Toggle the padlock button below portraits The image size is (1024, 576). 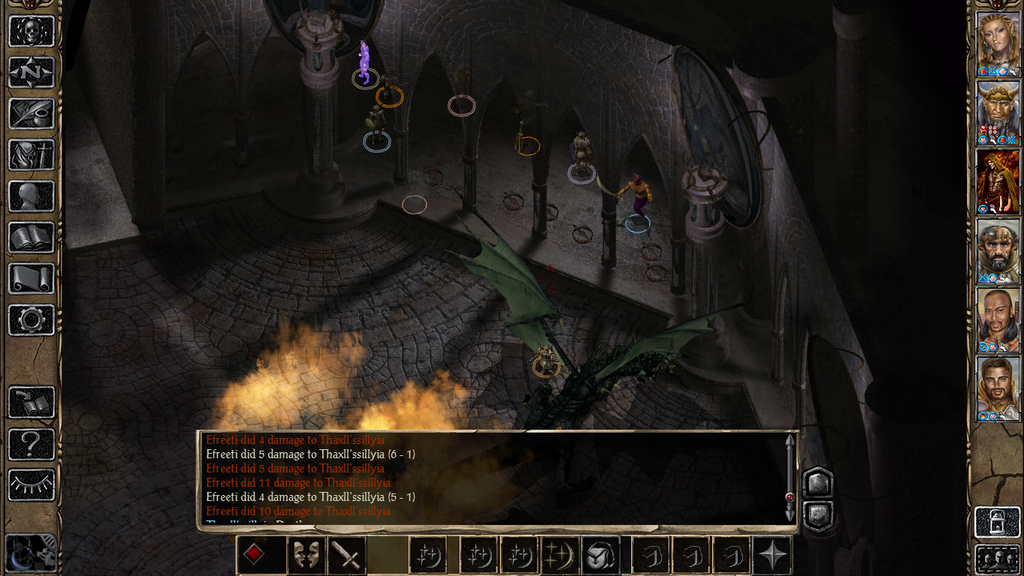pyautogui.click(x=997, y=522)
